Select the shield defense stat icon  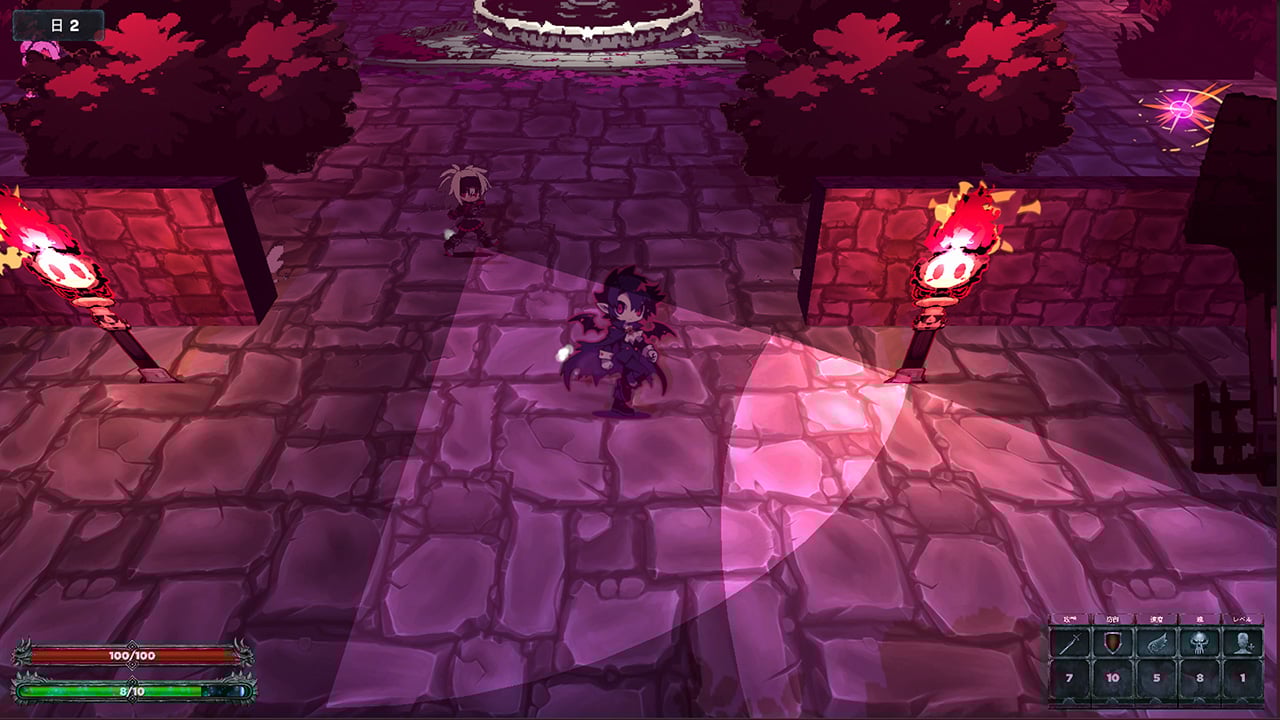[x=1113, y=643]
